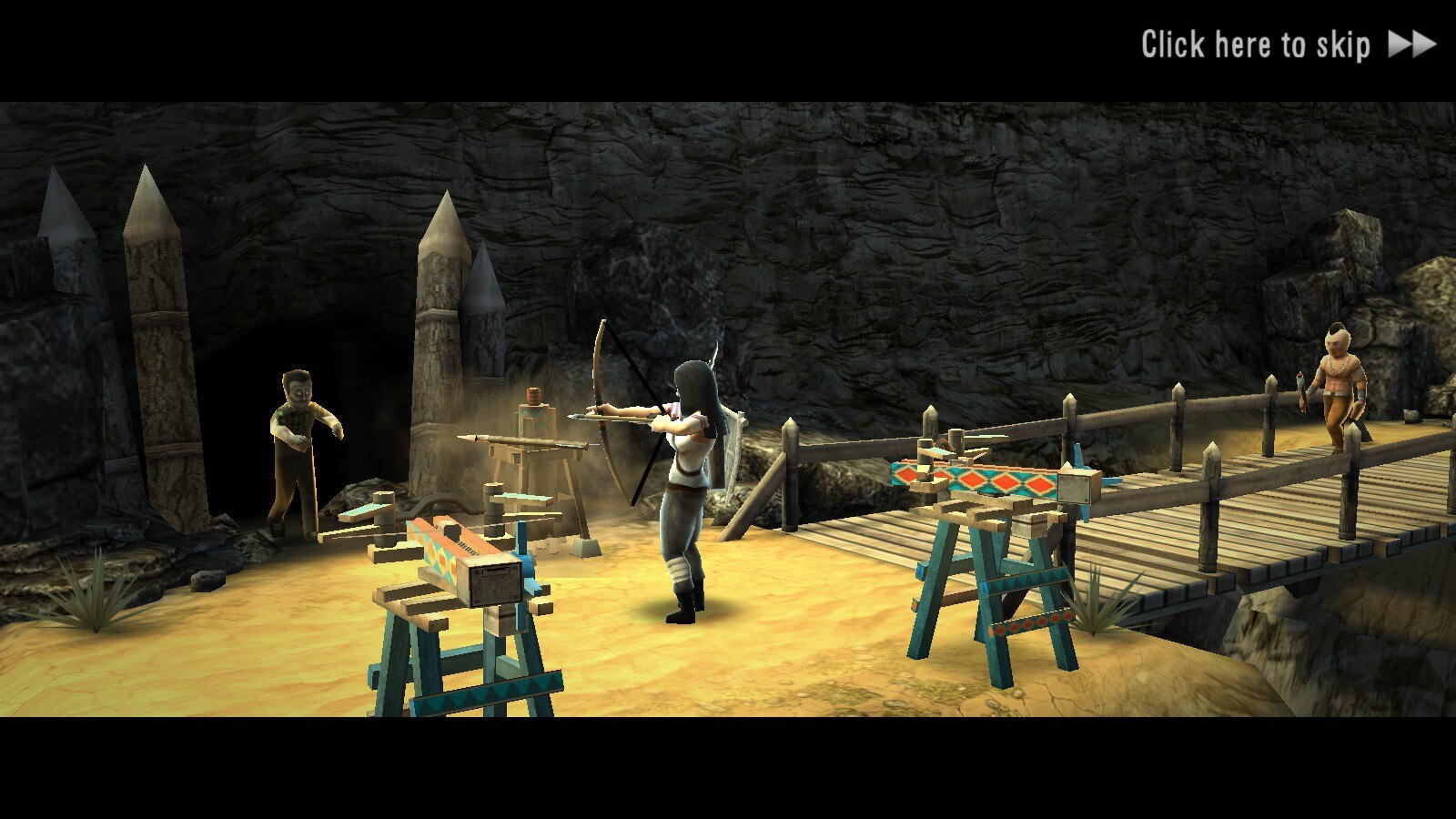Skip the cutscene via "Click here to skip"
Screen dimensions: 1456x819
point(1287,45)
